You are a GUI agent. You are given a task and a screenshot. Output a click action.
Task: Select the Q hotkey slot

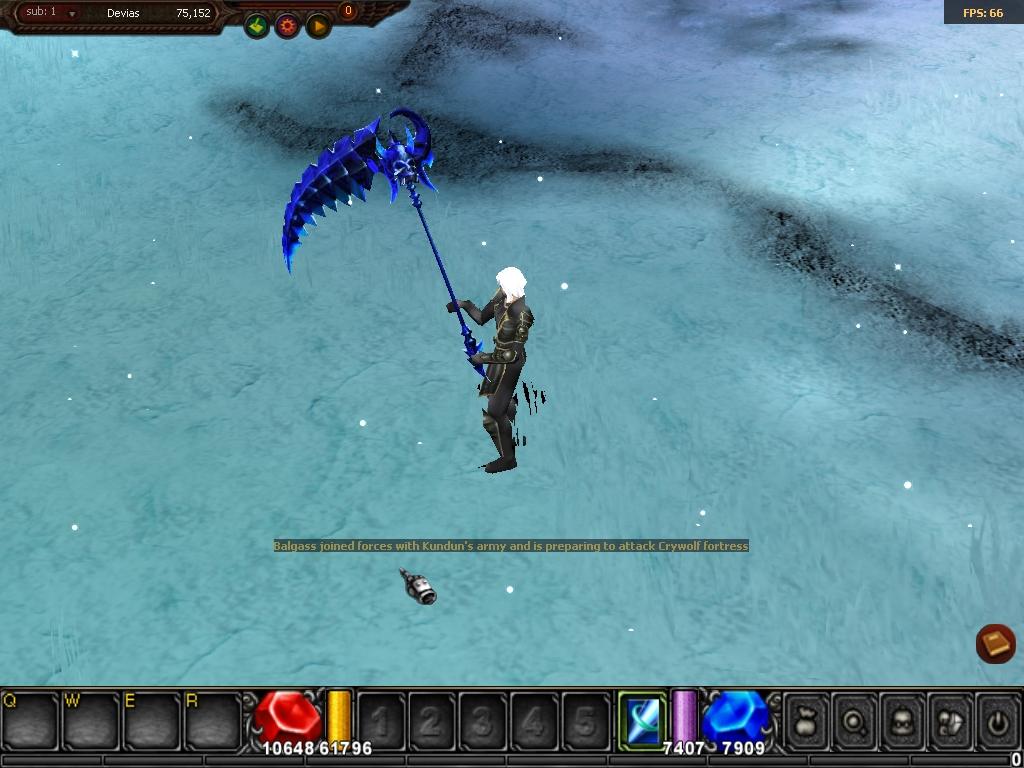pyautogui.click(x=30, y=720)
